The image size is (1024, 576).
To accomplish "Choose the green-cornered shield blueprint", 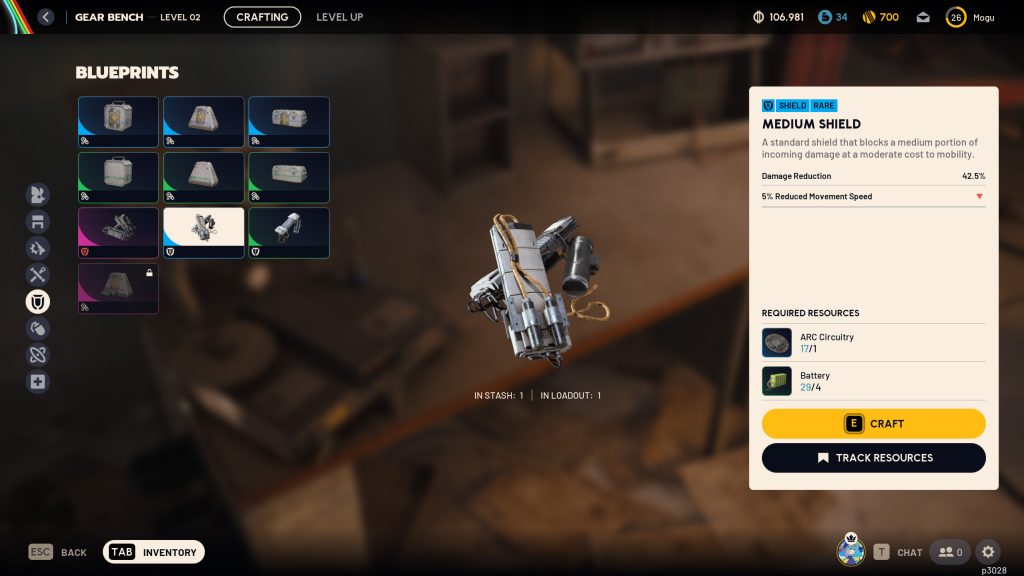I will coord(288,232).
